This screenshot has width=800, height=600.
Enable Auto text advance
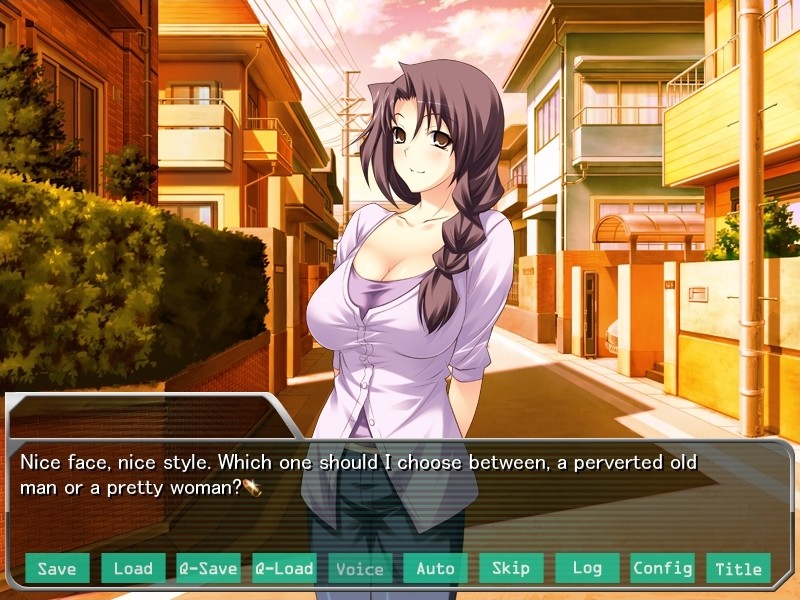pos(435,568)
